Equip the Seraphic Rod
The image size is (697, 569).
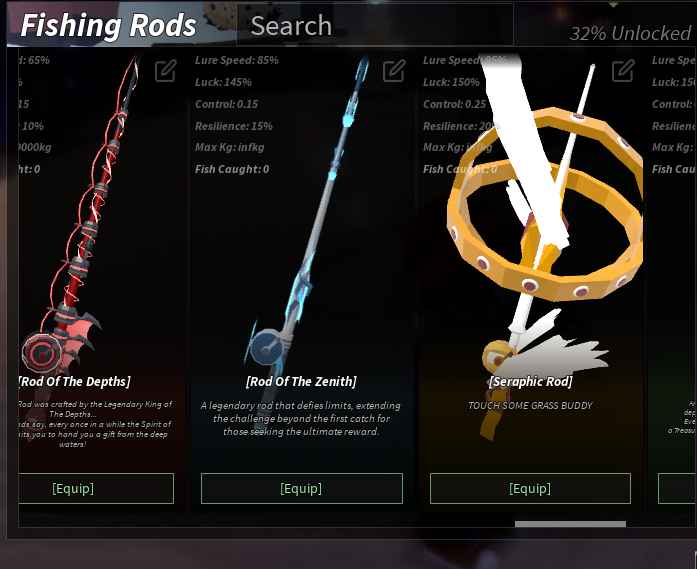530,488
